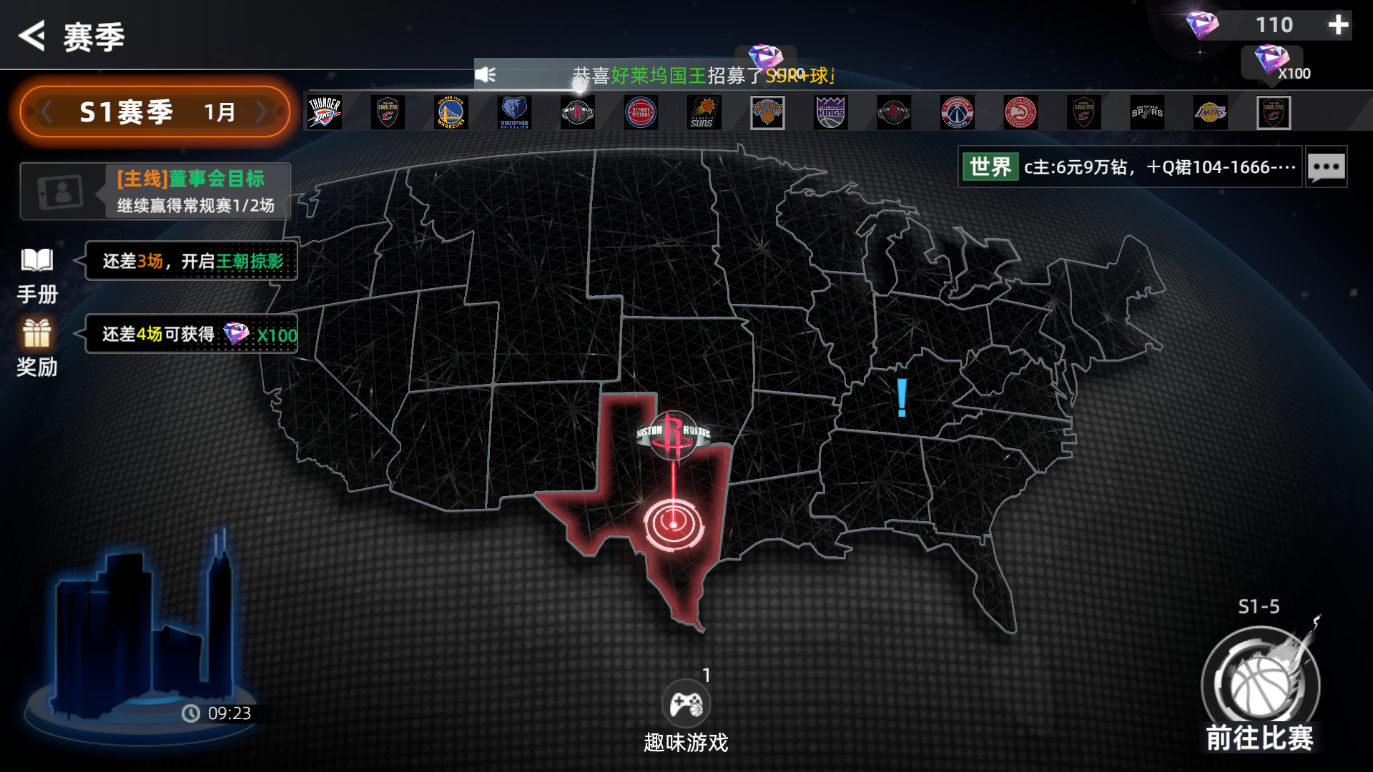The height and width of the screenshot is (772, 1373).
Task: Select the Phoenix Suns logo
Action: [704, 113]
